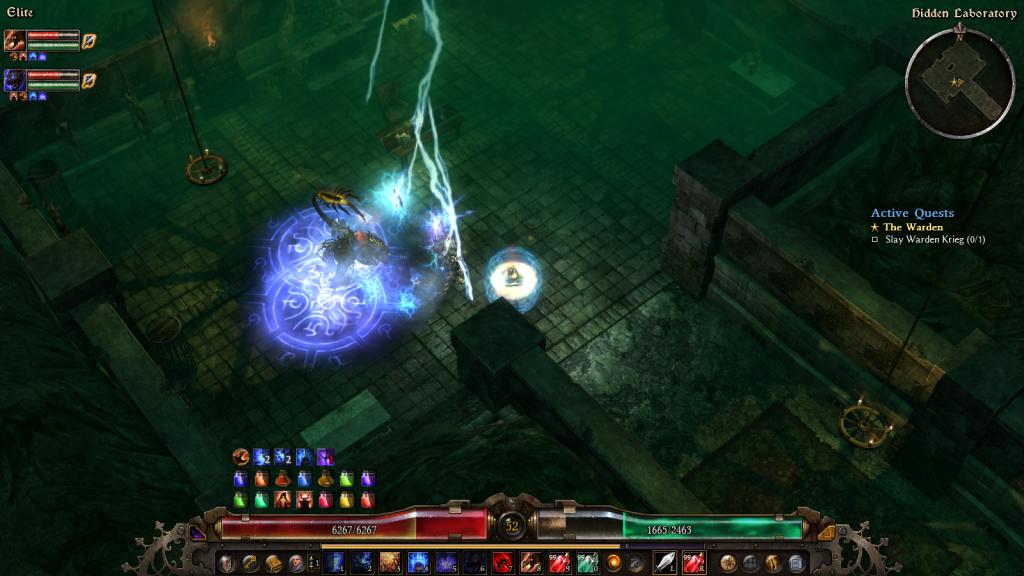
Task: Click the silver book button at far right
Action: 796,562
